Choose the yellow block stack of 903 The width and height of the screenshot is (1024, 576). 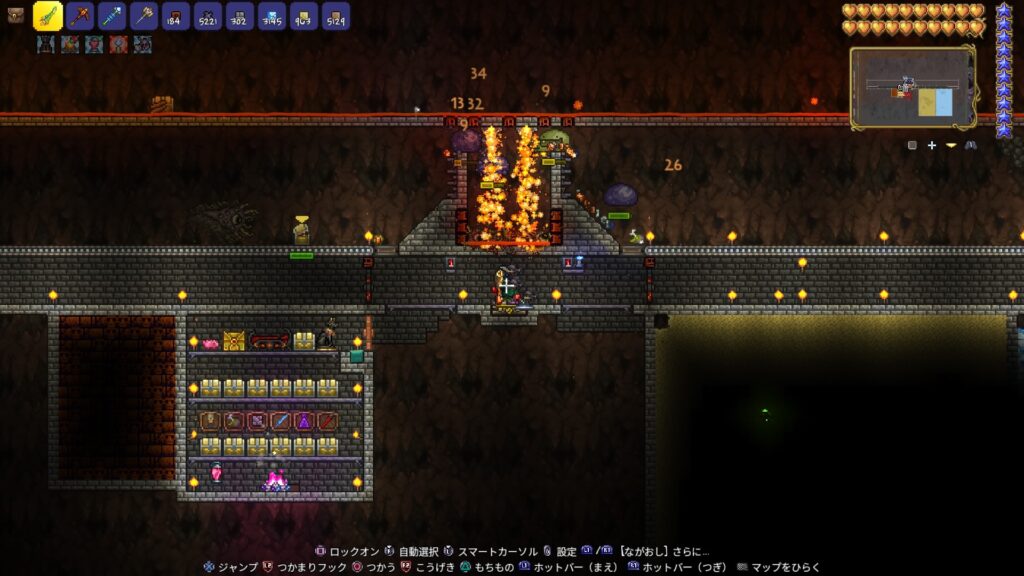[304, 16]
